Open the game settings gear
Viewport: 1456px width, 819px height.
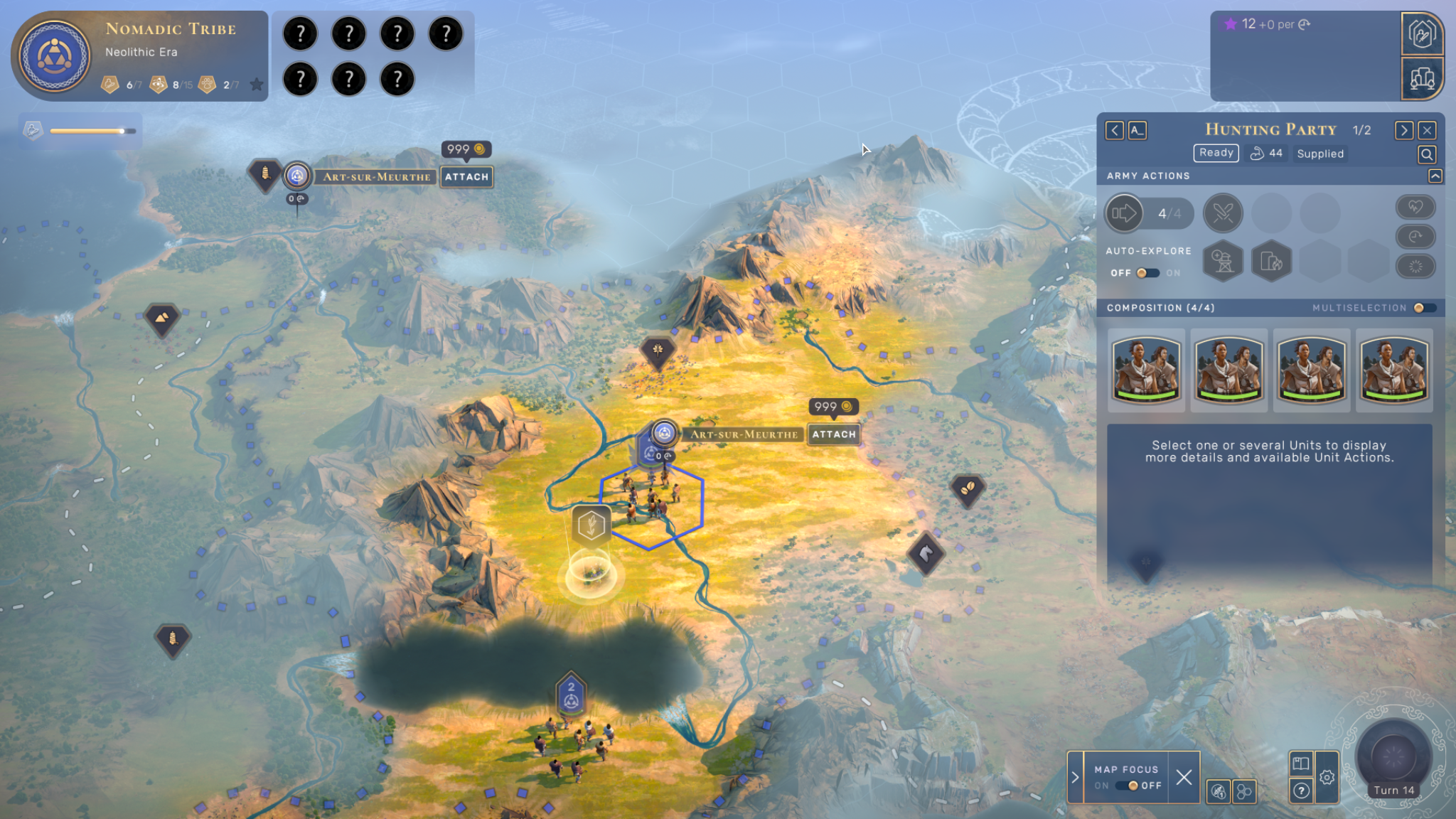pyautogui.click(x=1327, y=777)
